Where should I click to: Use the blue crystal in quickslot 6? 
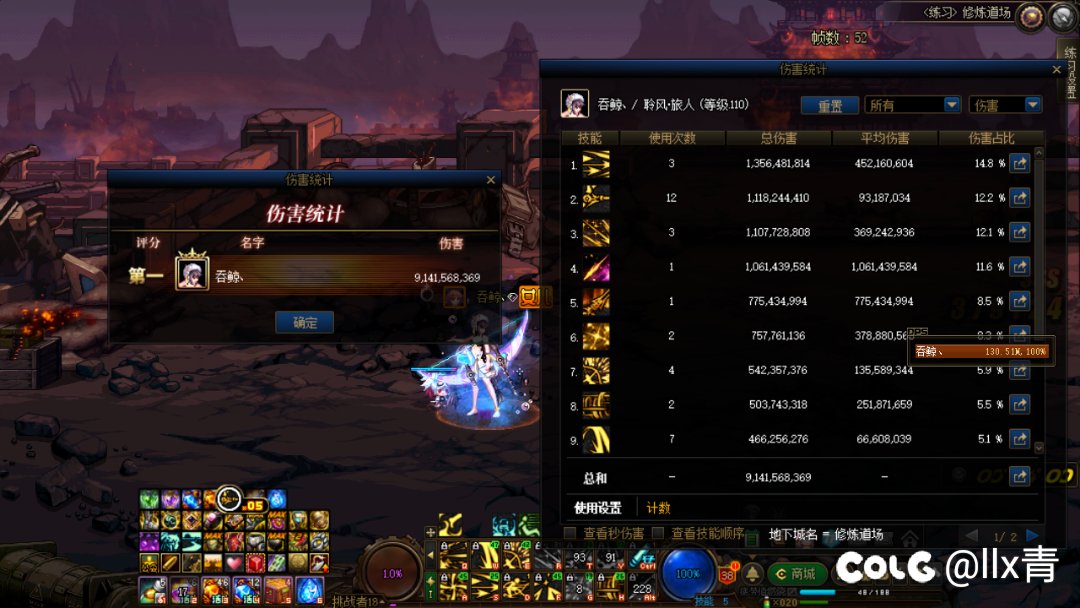309,589
